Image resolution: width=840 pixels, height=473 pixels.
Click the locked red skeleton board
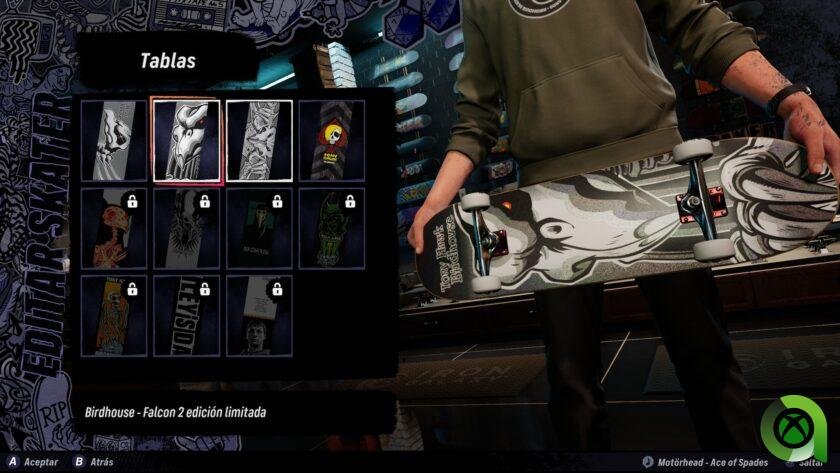point(113,228)
